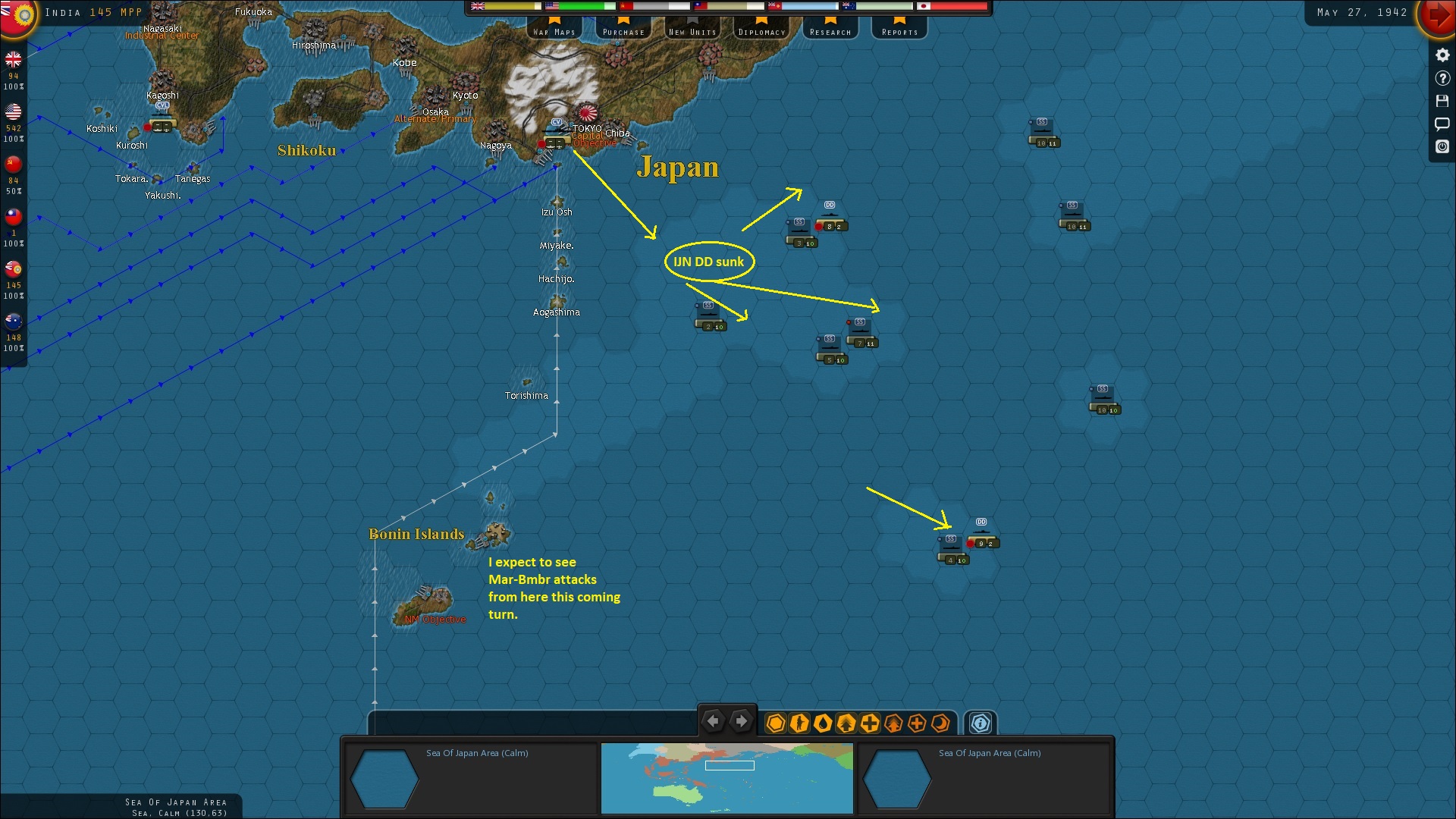Click the moon sleep icon on toolbar

940,724
